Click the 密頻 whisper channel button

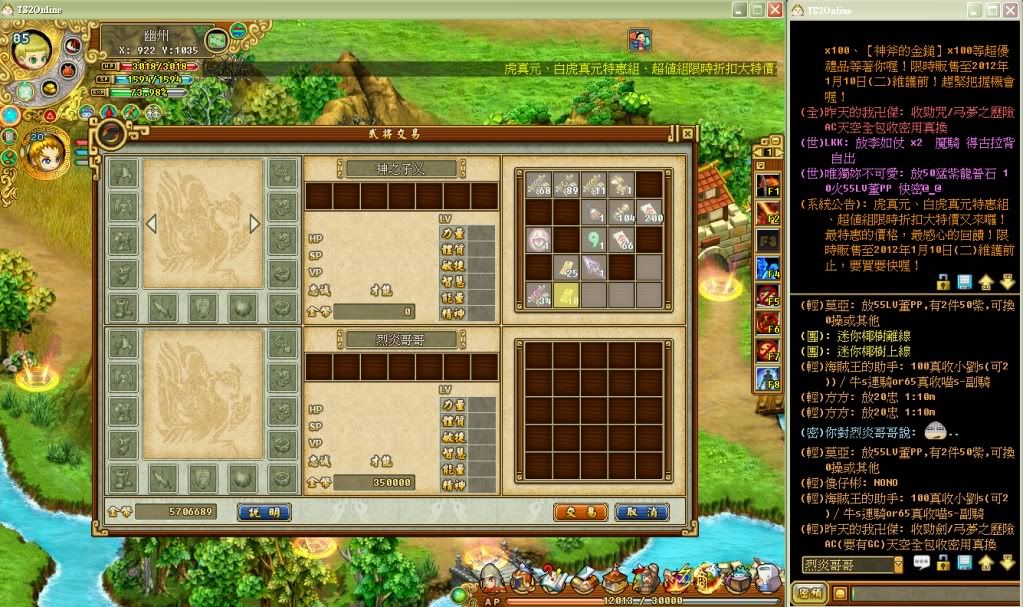click(x=812, y=594)
